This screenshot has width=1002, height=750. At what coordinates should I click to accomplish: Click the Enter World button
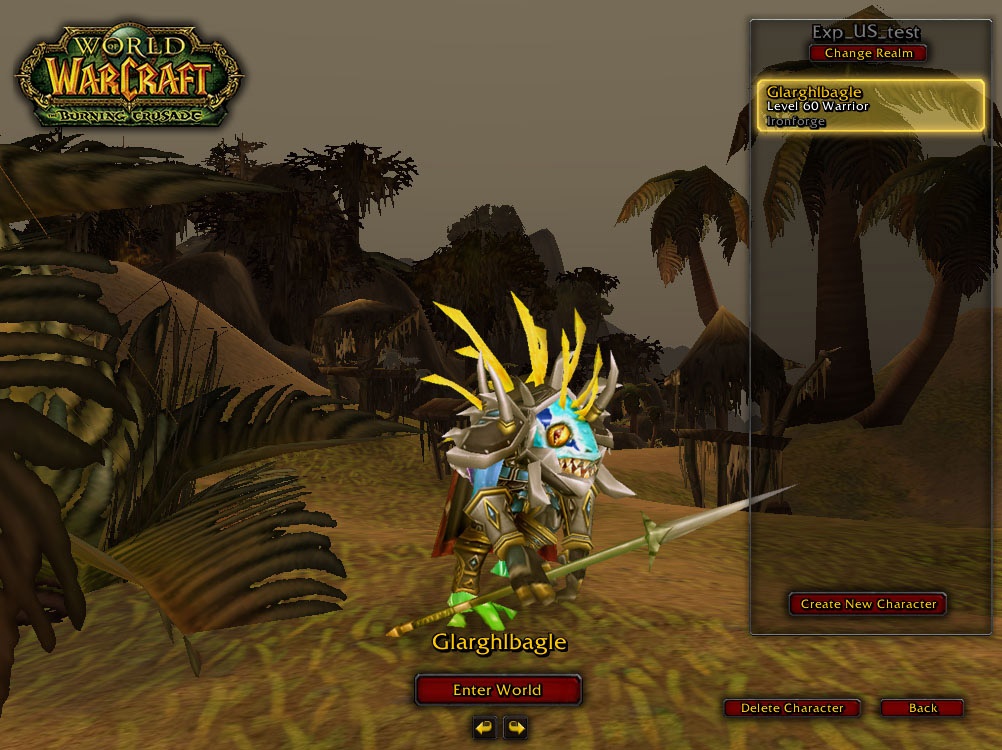pos(497,690)
